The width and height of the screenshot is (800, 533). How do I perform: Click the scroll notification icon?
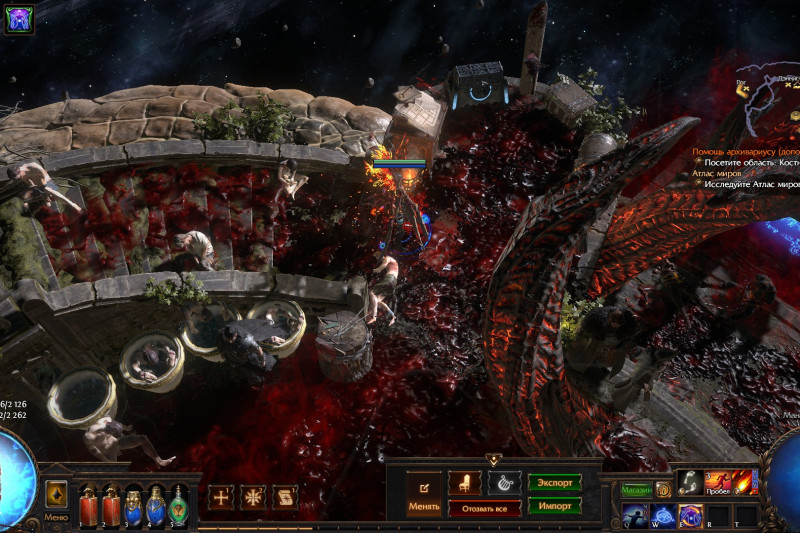[x=285, y=497]
